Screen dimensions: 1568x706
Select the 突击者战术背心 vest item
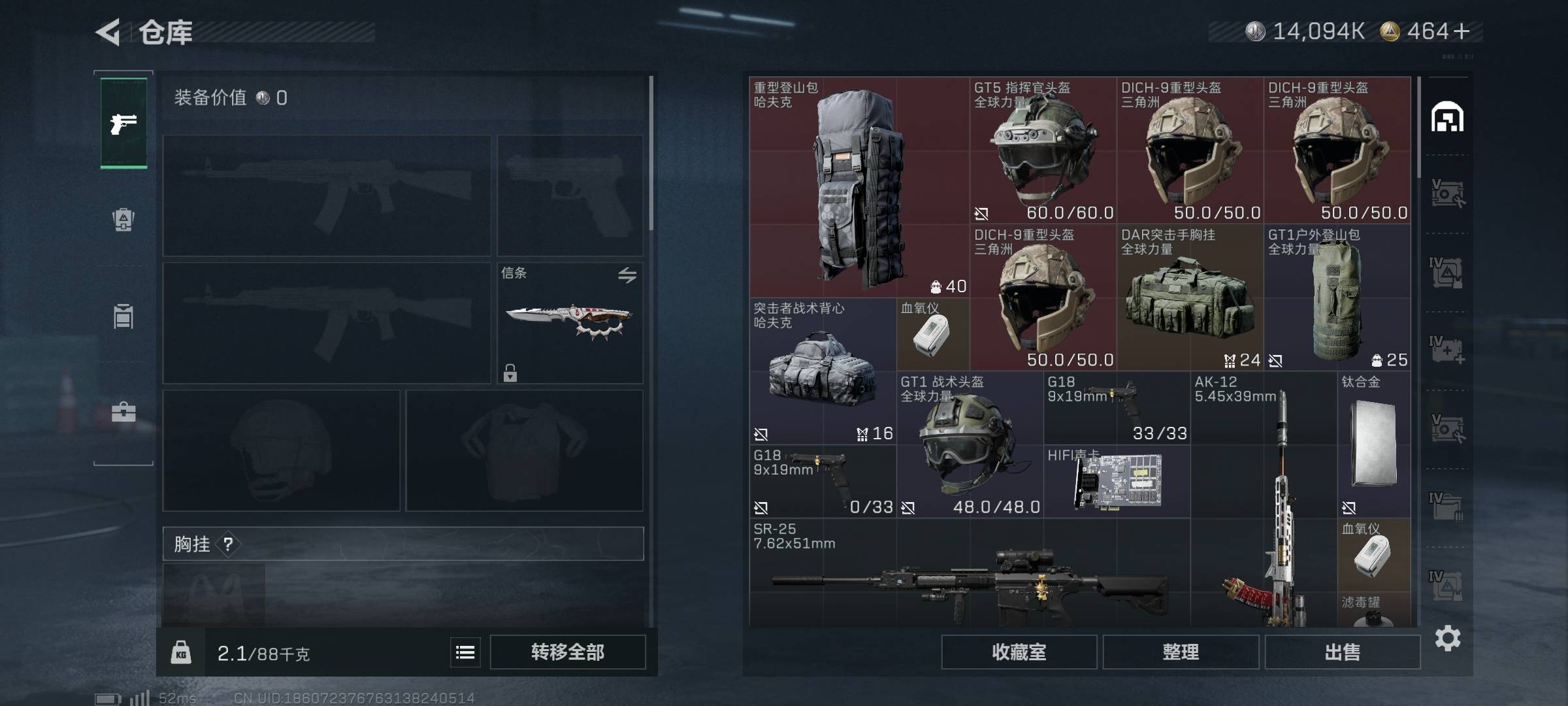pos(823,371)
